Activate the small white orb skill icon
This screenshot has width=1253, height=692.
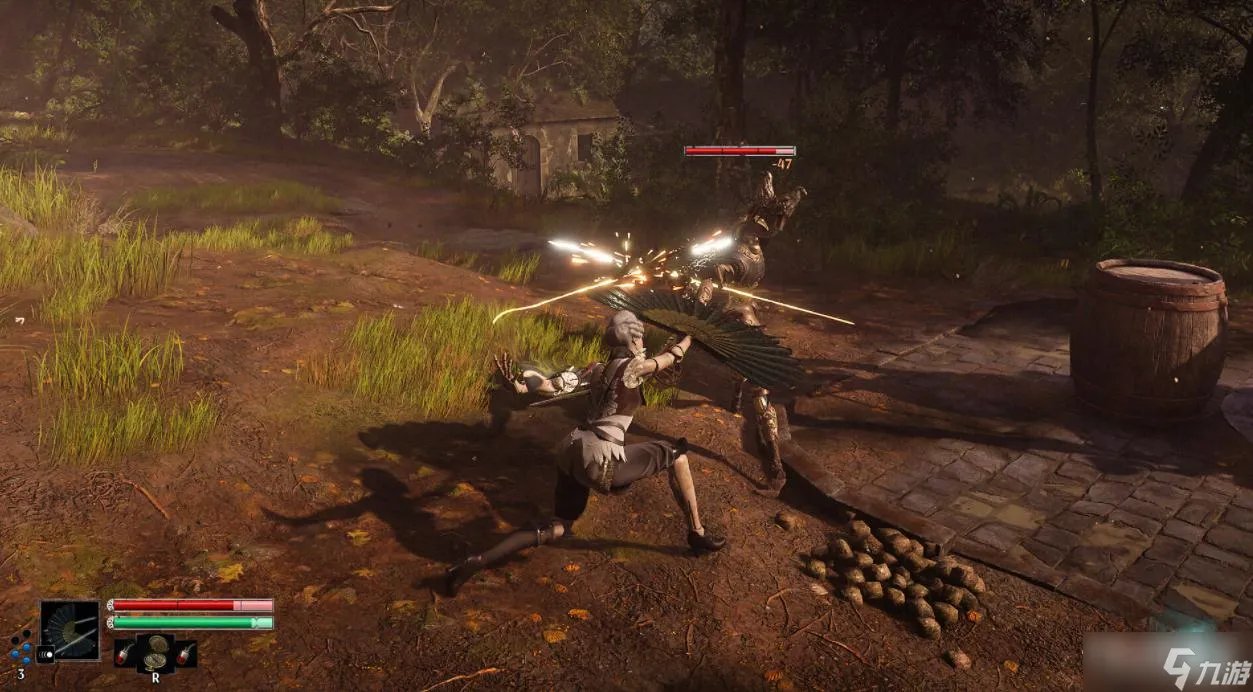coord(44,655)
